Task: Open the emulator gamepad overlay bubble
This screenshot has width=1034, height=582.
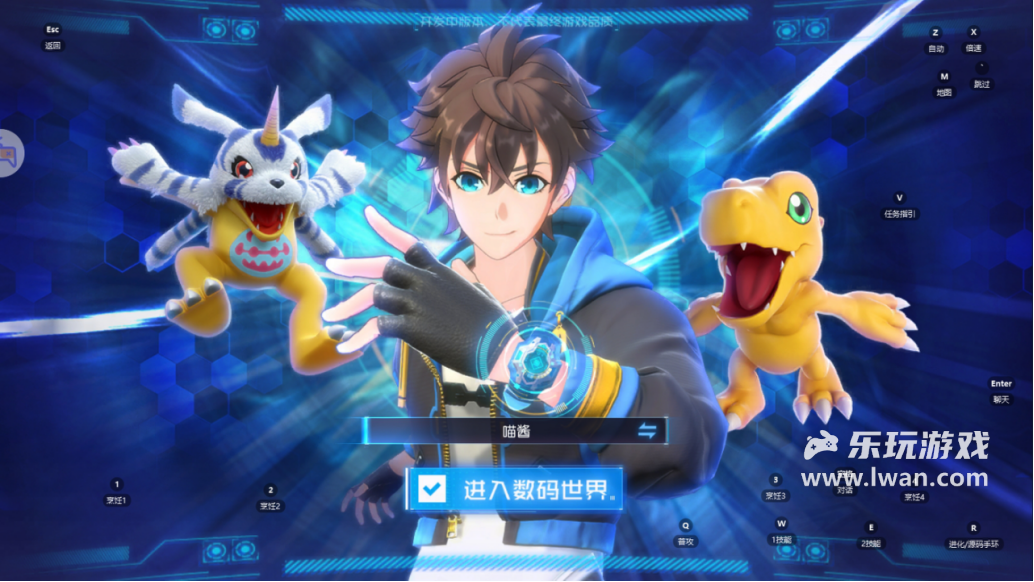Action: point(8,154)
